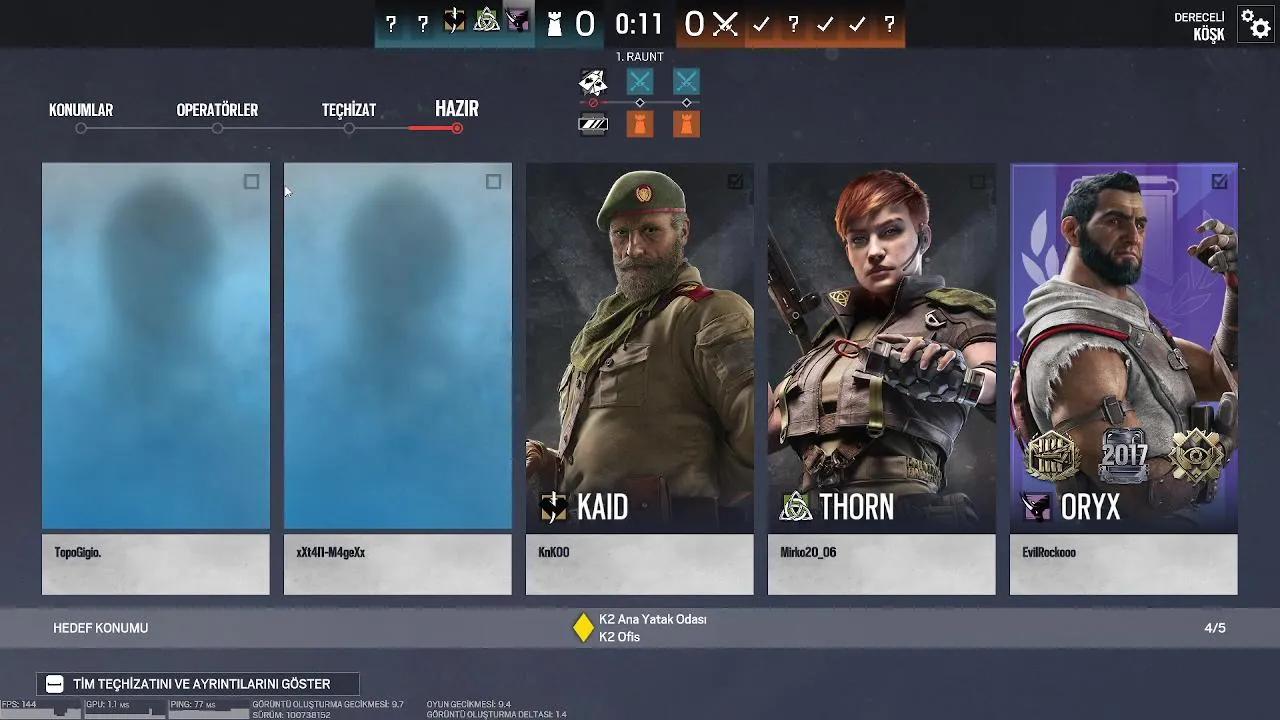The image size is (1280, 720).
Task: Select Oryx's operator icon on his card
Action: click(x=1037, y=507)
